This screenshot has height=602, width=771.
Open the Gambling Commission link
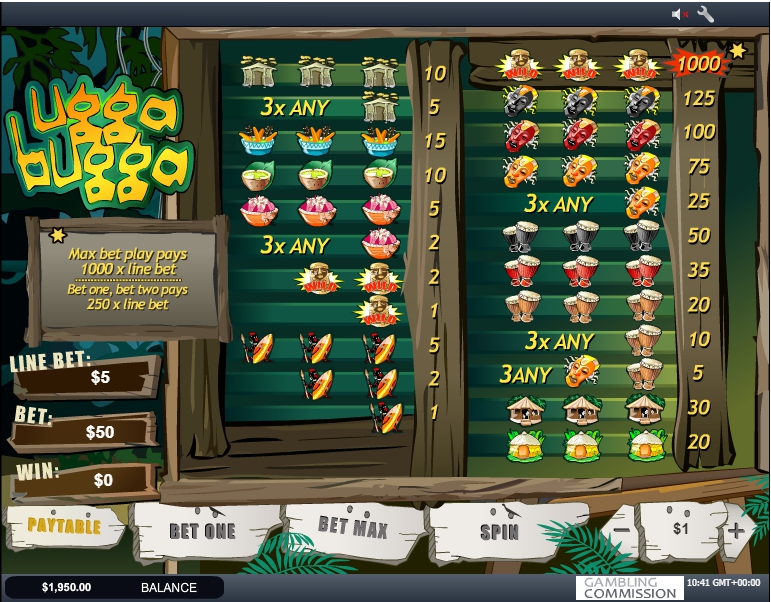(x=630, y=587)
